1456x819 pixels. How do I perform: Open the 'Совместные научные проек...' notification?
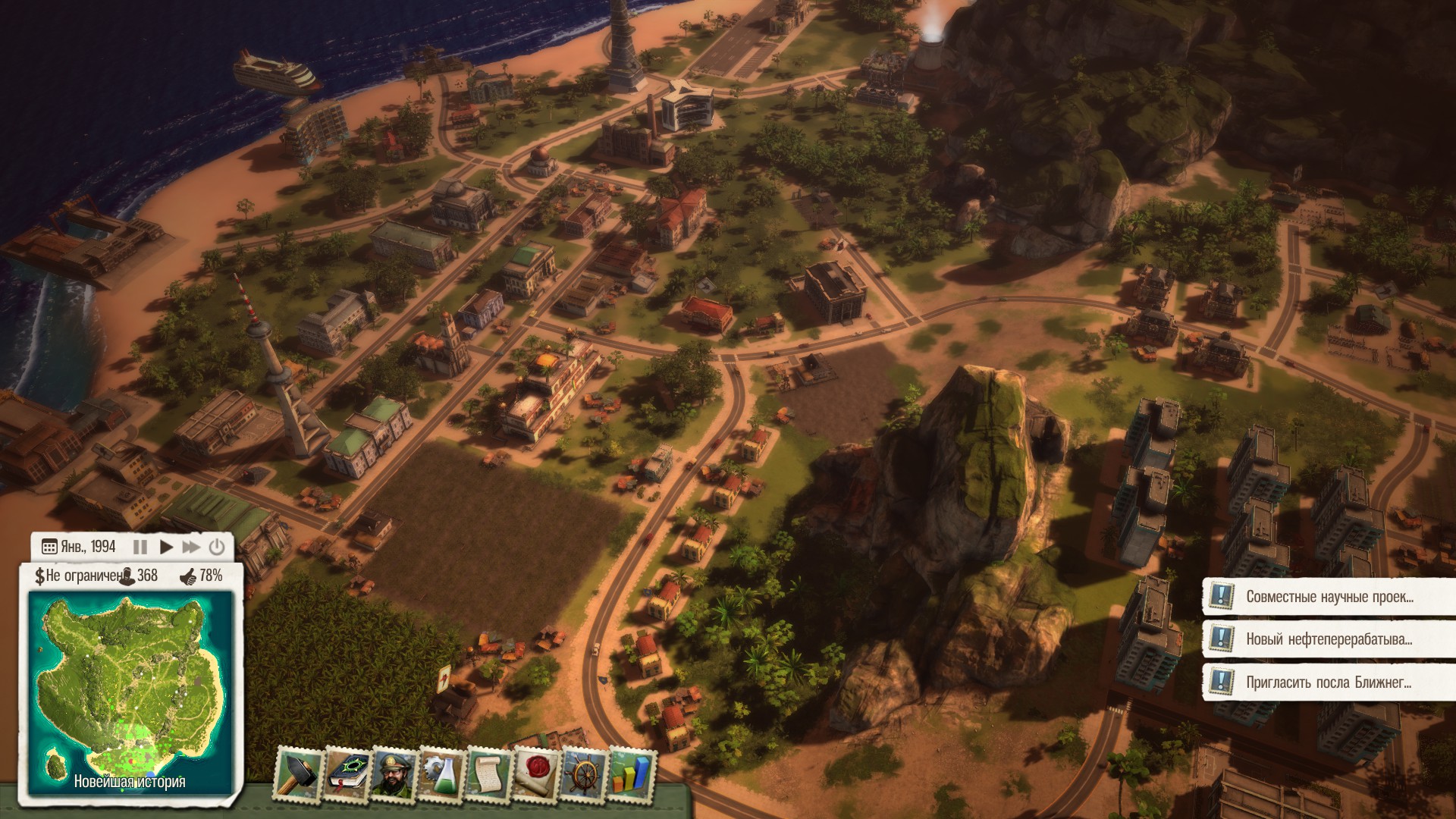(1329, 597)
